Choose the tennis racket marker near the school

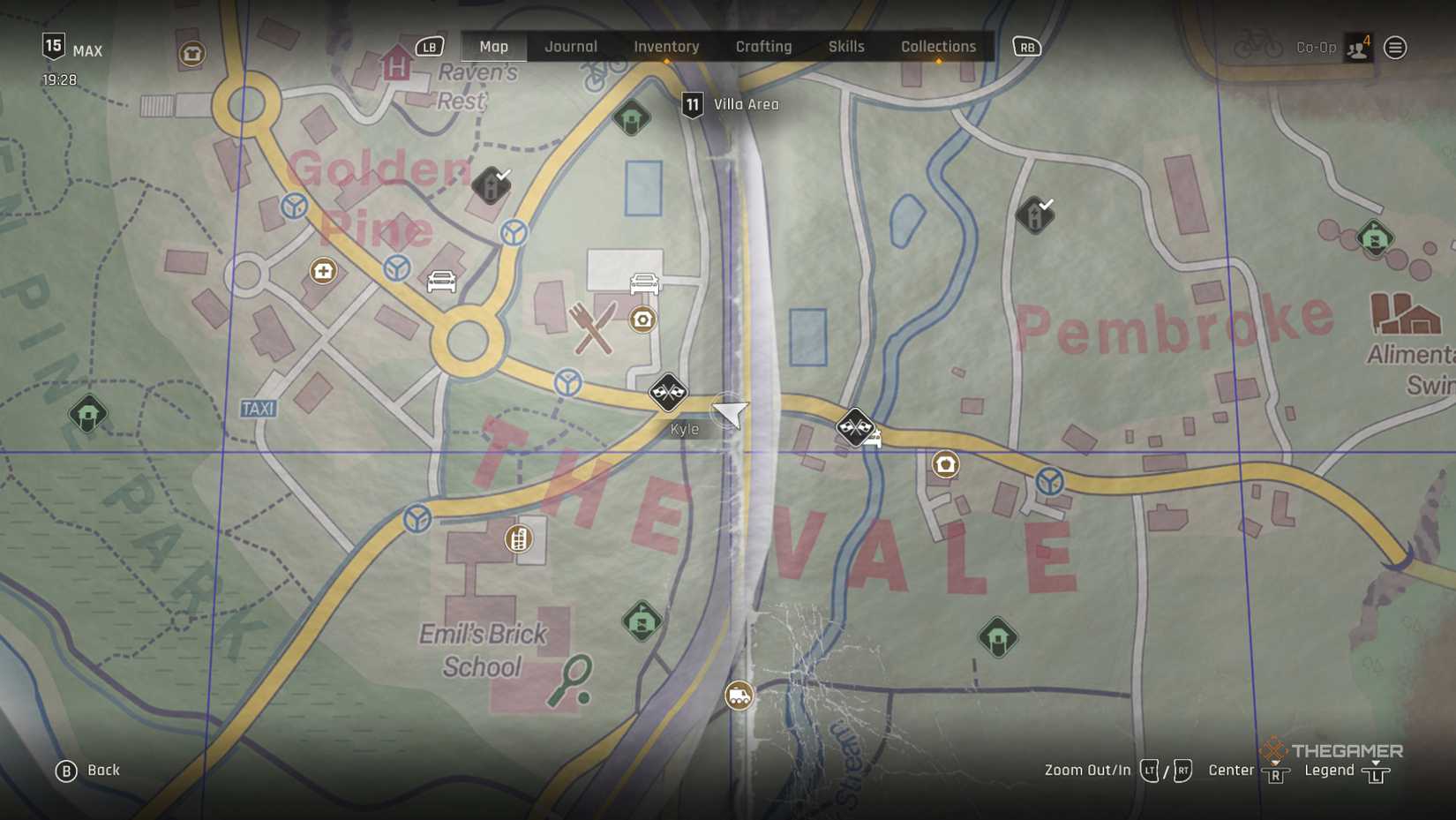click(x=570, y=681)
